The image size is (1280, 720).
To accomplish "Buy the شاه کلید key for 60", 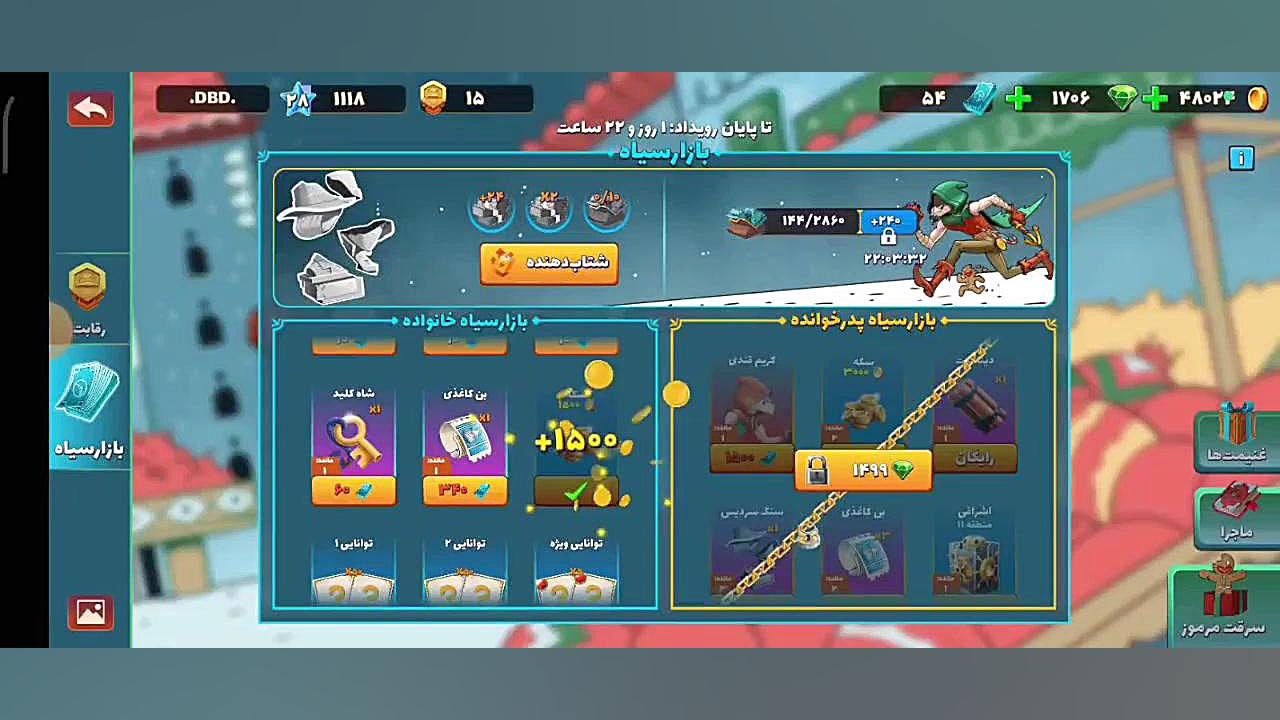I will 353,490.
